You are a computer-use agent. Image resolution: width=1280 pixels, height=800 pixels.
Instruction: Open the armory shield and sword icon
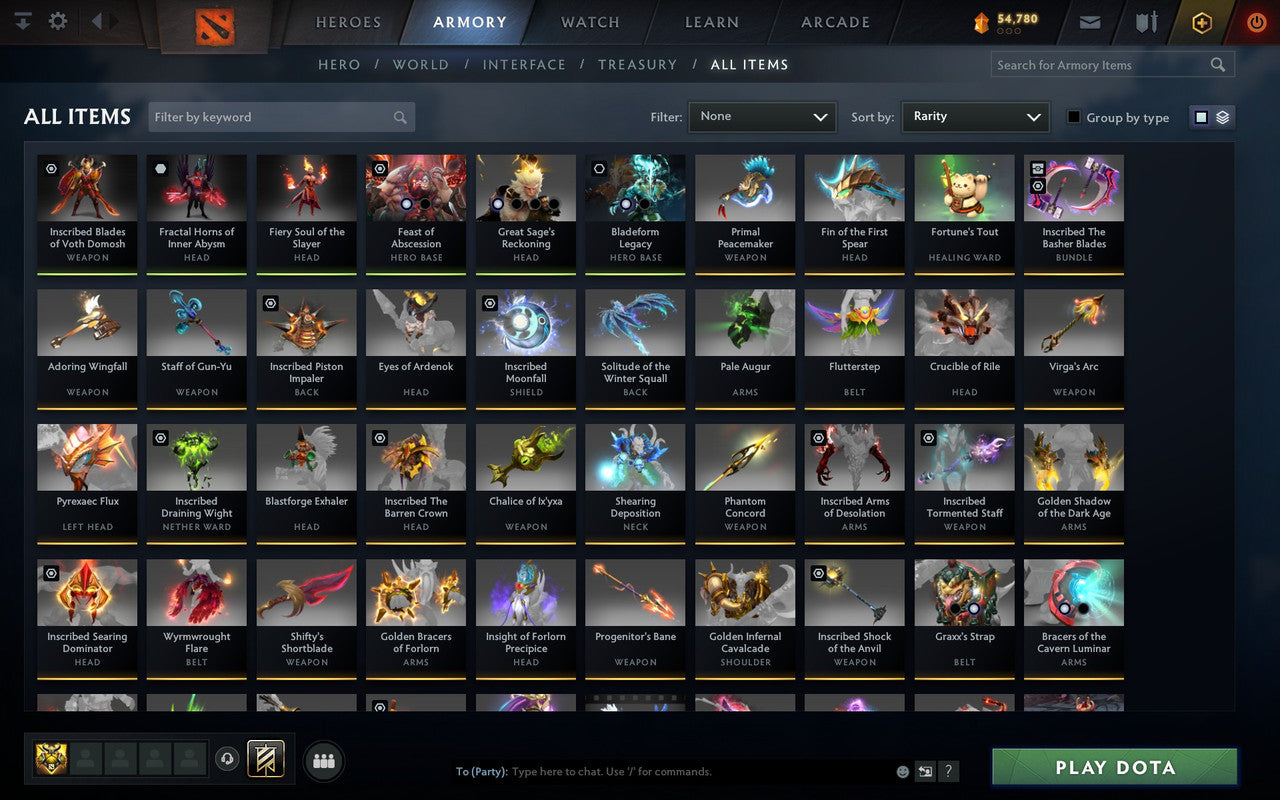point(1145,20)
